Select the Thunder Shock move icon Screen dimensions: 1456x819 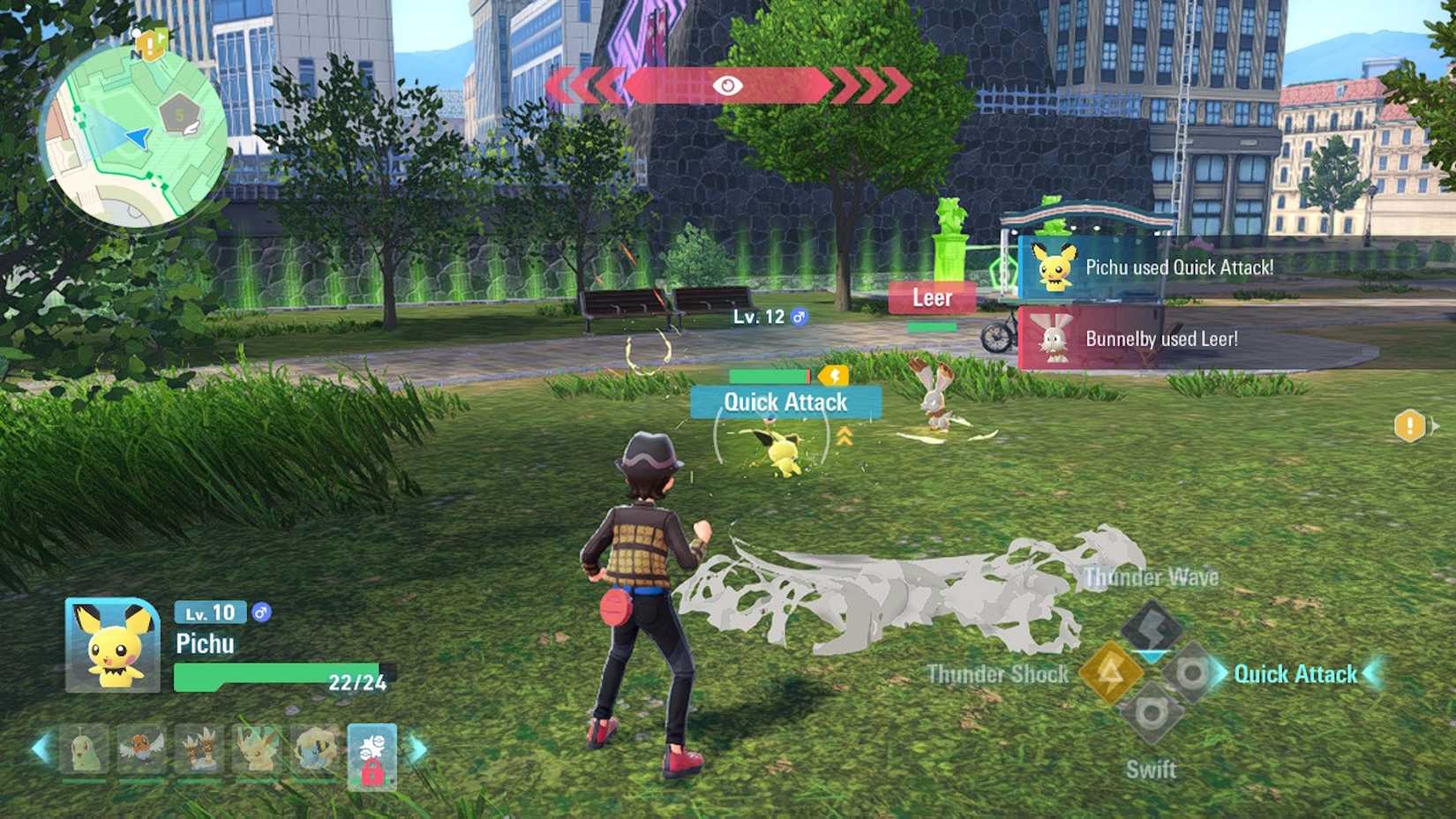[1114, 672]
